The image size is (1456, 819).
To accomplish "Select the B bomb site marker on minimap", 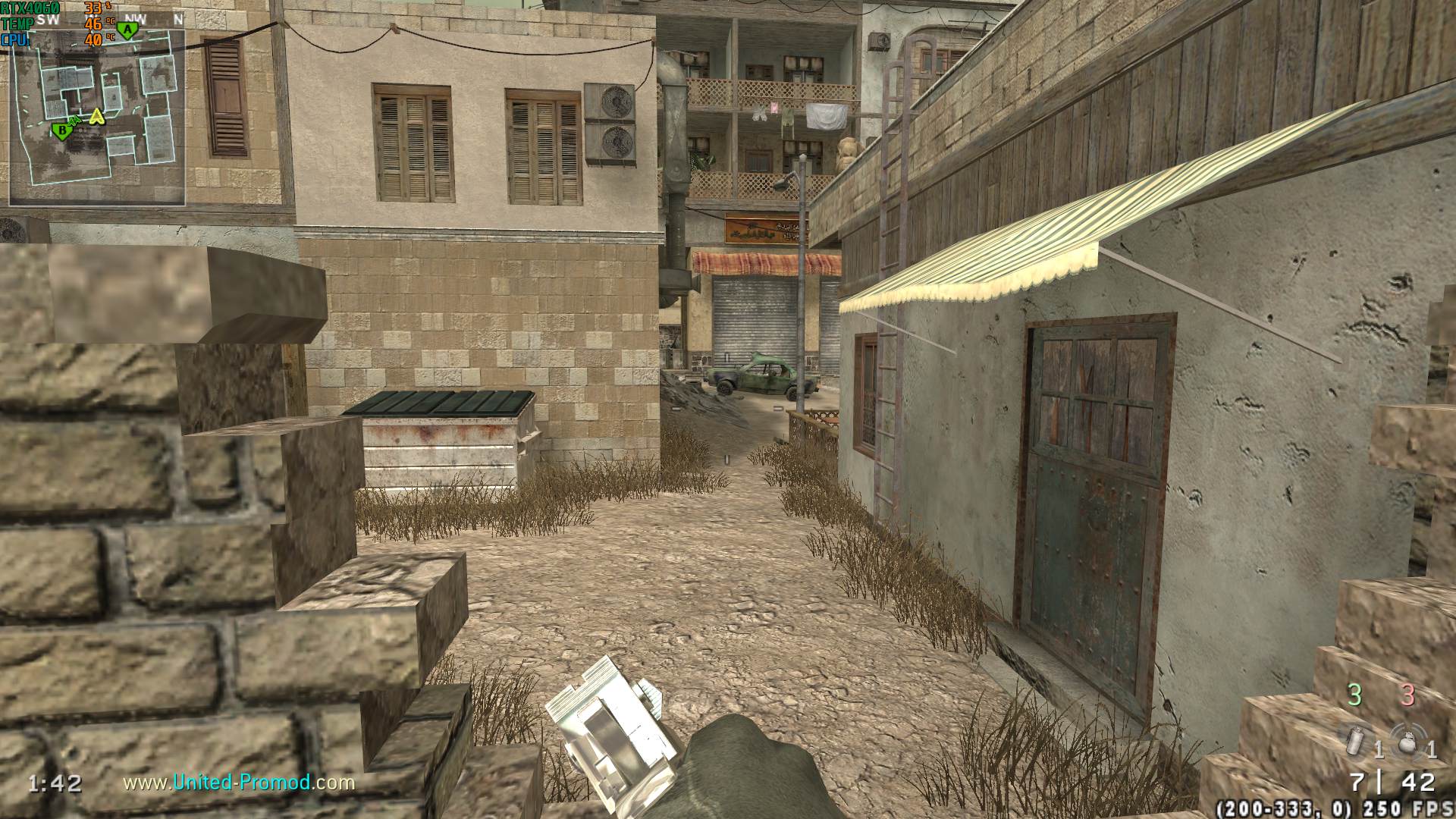I will click(61, 130).
